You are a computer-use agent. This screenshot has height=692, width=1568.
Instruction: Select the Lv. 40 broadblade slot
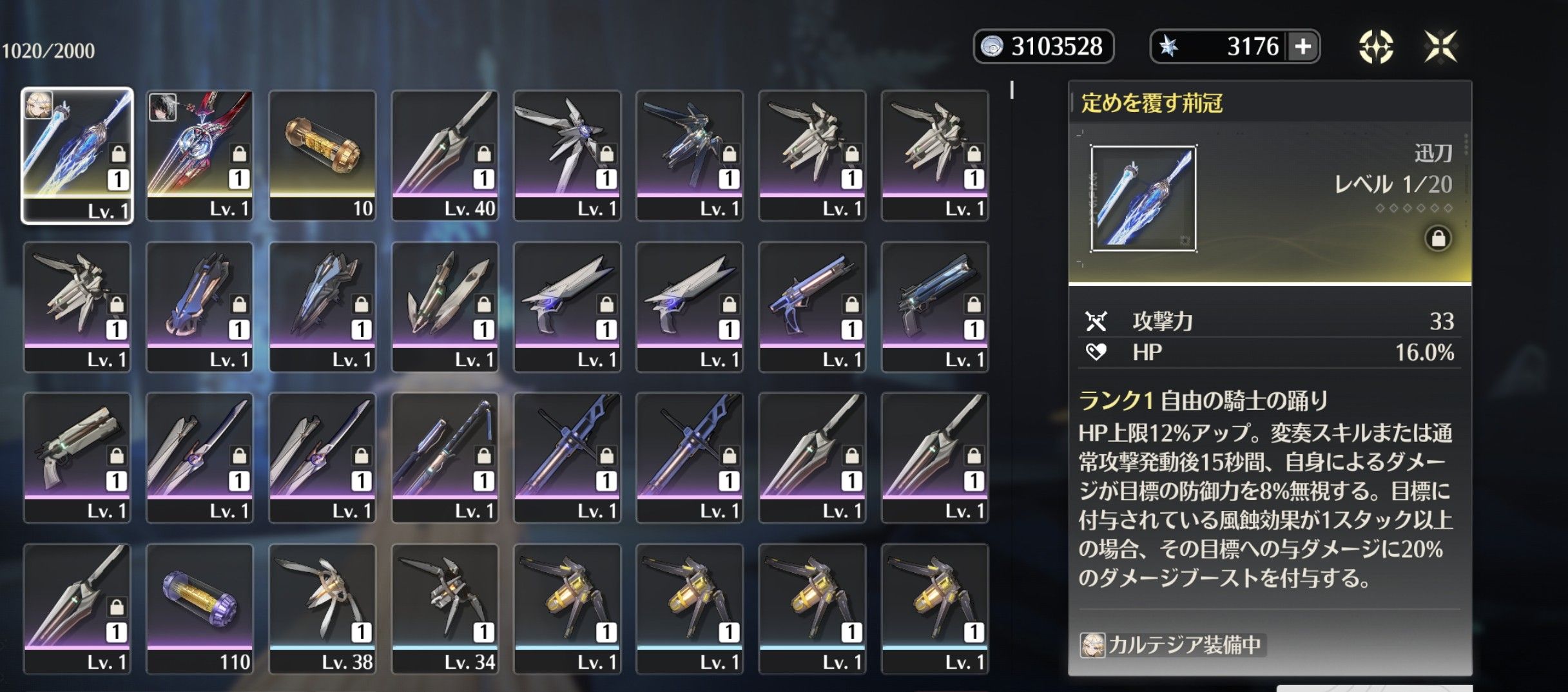(445, 155)
